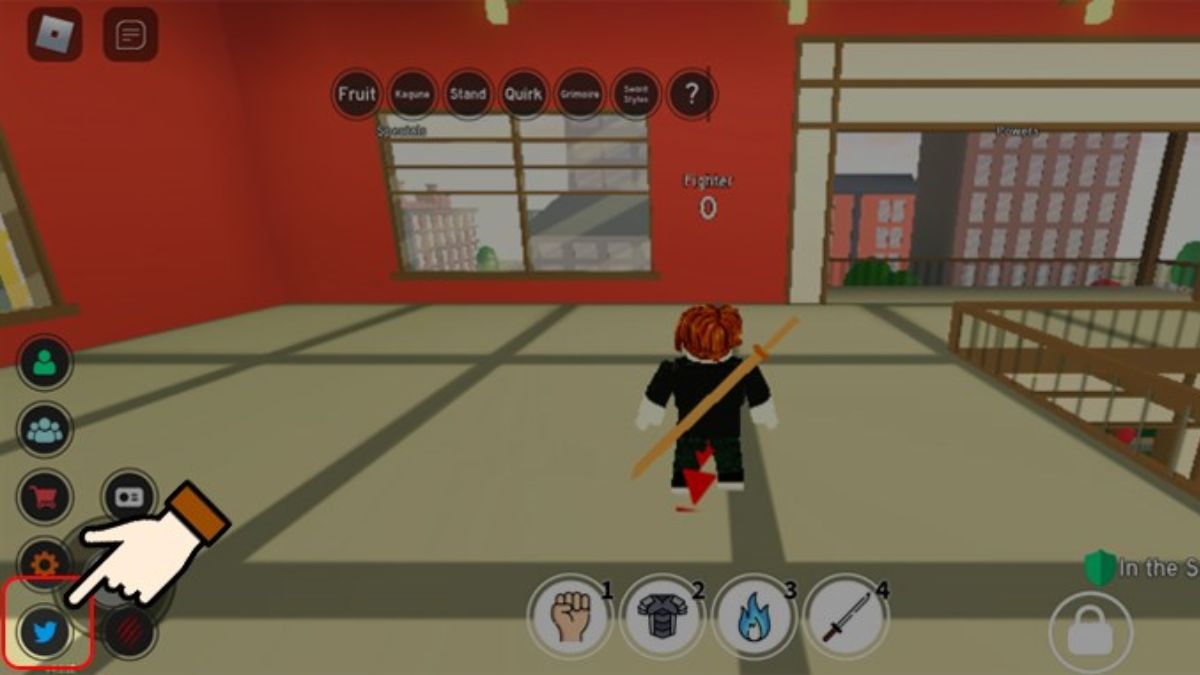This screenshot has height=675, width=1200.
Task: Open the Roblox main menu
Action: pos(55,35)
